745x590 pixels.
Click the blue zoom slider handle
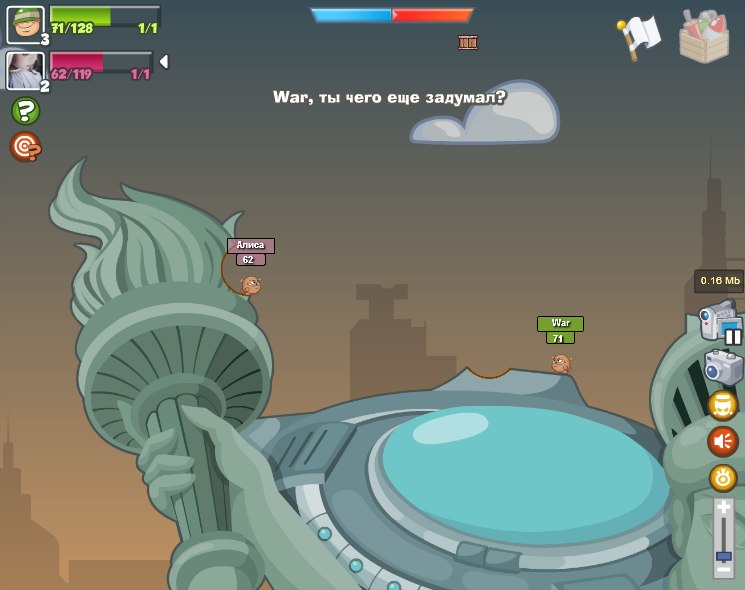(723, 555)
